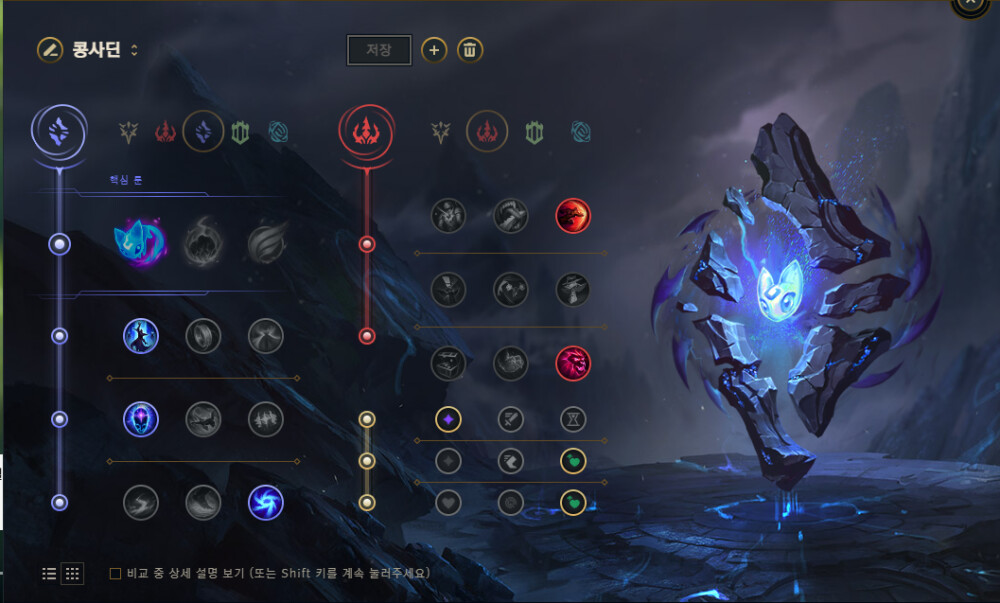Click the 저장 save button

(379, 50)
